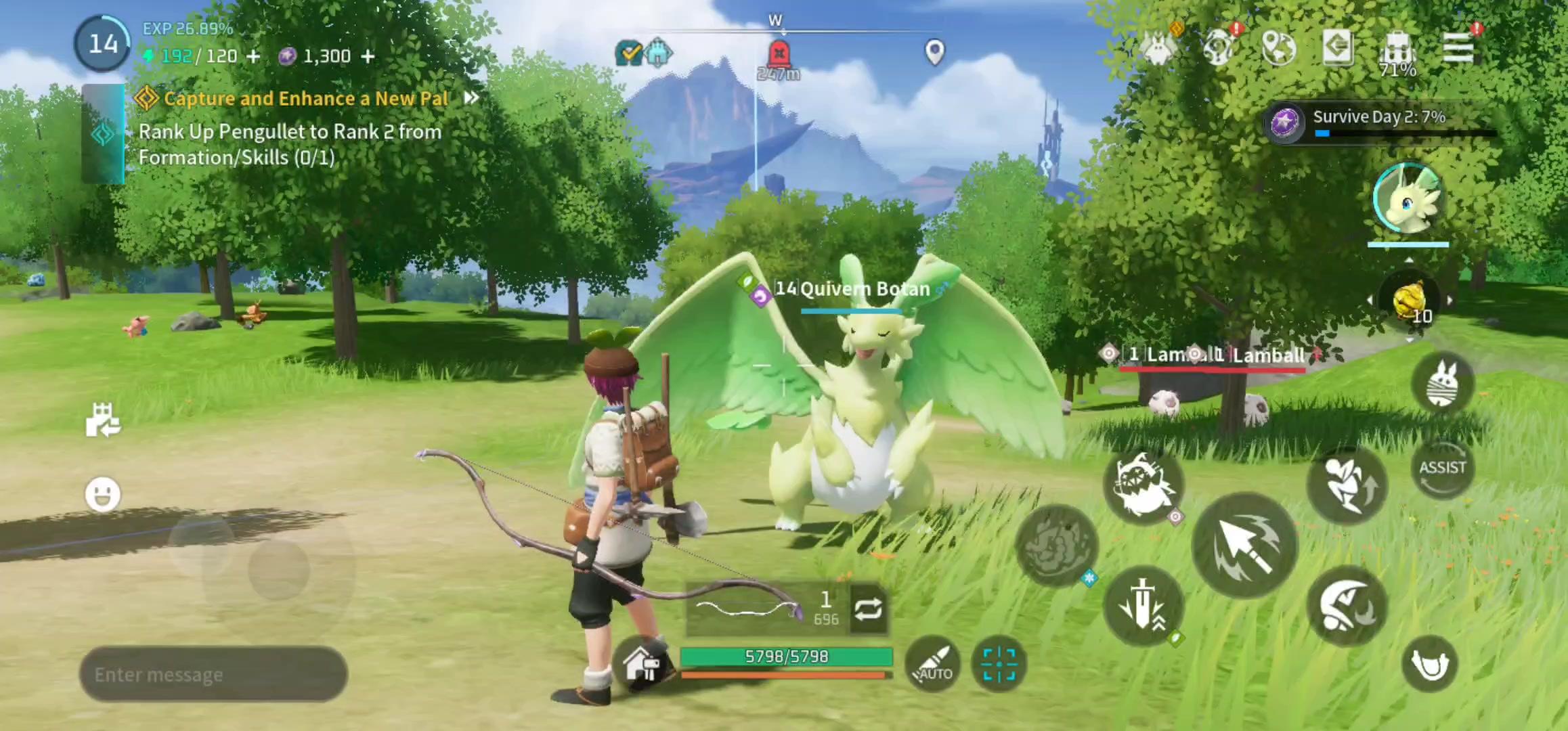Open the emoji smiley face menu
1568x731 pixels.
pos(103,494)
